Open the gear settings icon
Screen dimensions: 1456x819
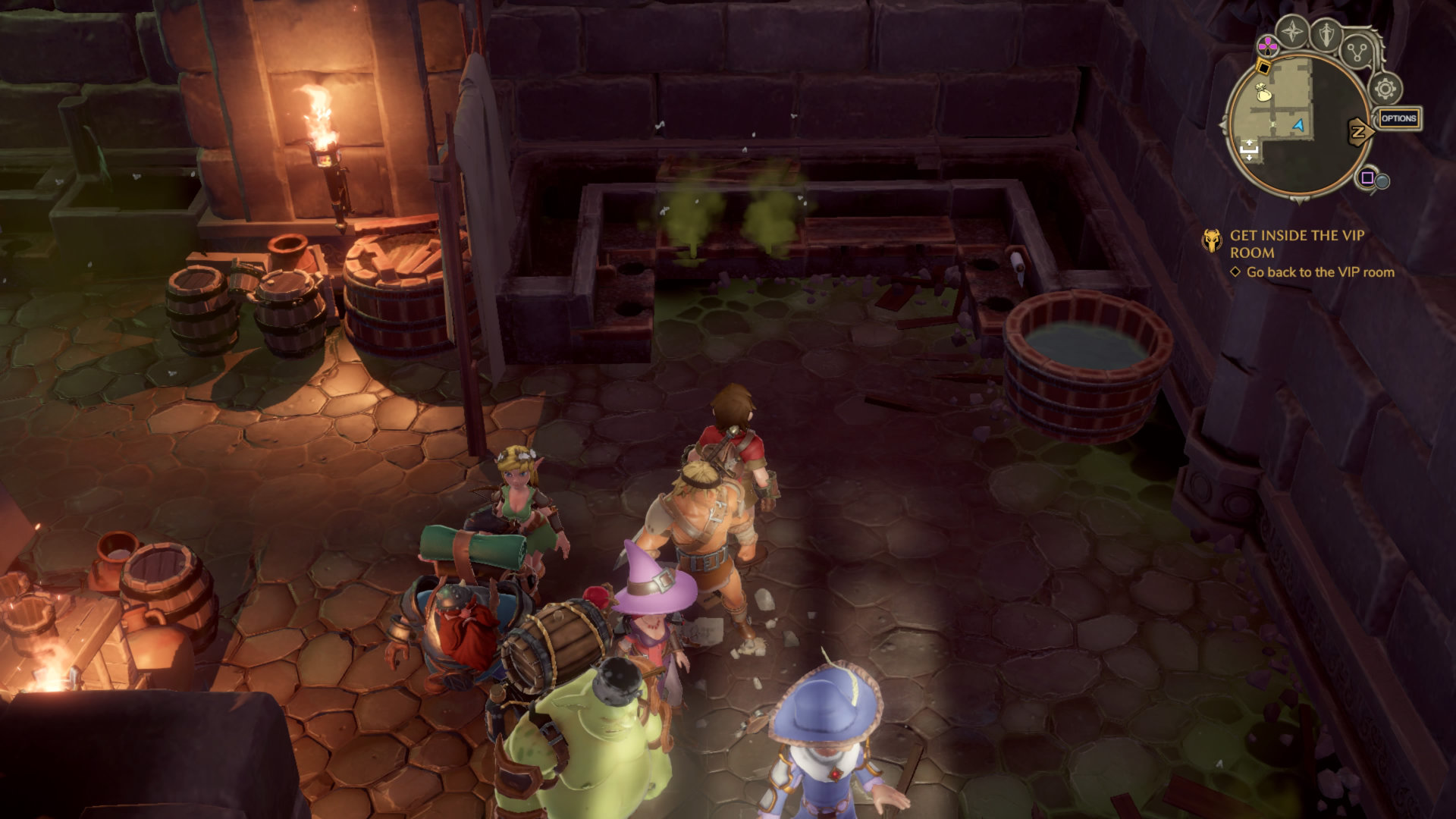[1385, 89]
